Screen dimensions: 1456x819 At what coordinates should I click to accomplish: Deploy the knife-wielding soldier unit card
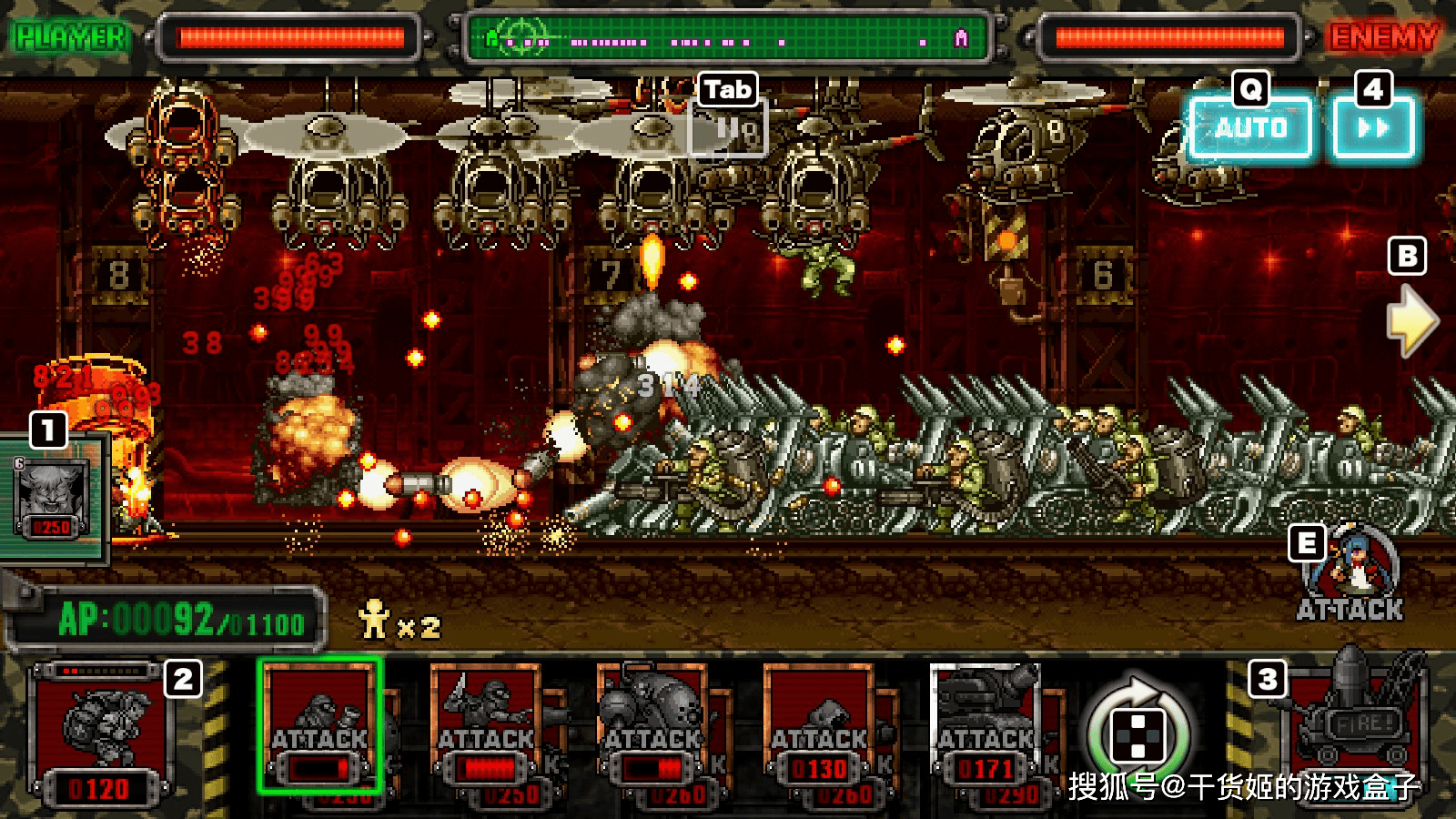tap(486, 726)
